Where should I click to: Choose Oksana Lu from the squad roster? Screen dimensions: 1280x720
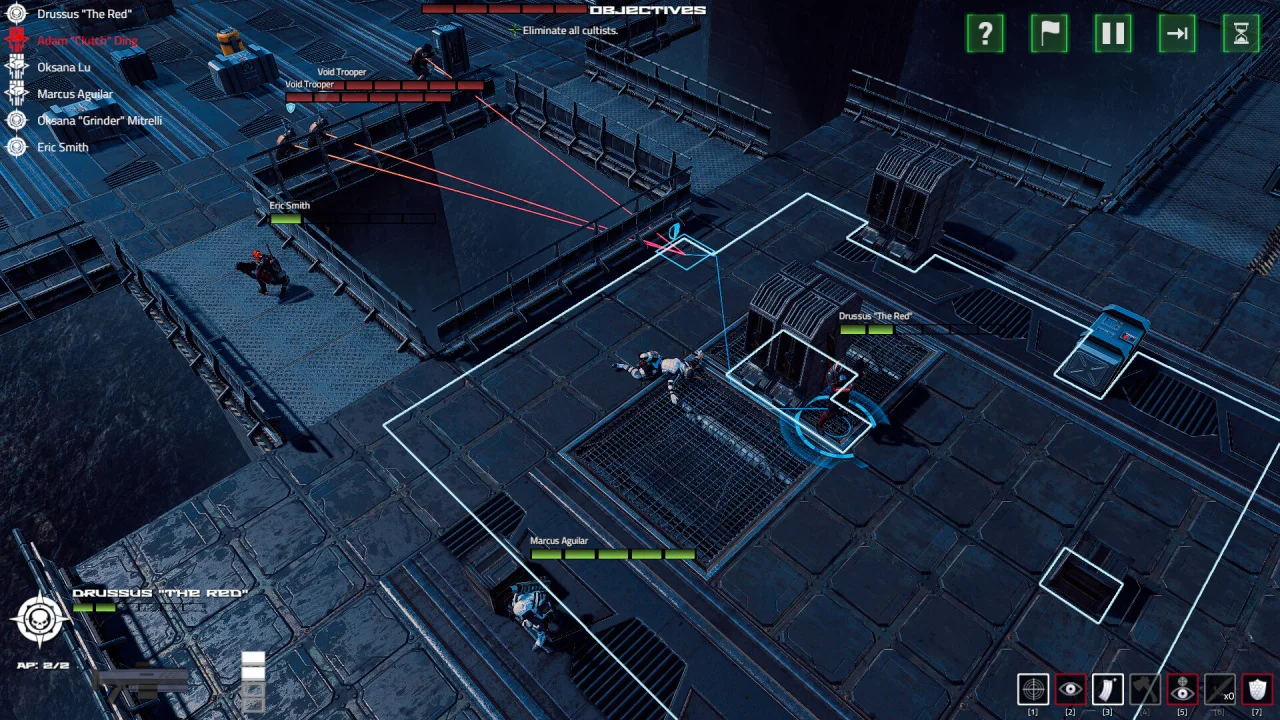click(63, 67)
